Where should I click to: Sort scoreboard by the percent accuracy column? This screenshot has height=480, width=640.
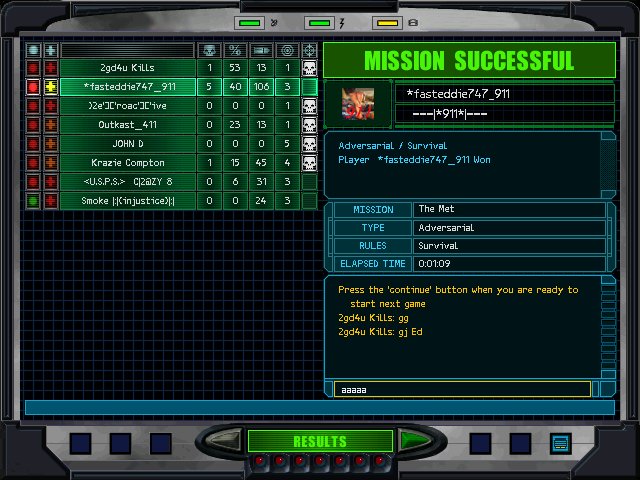pos(235,49)
